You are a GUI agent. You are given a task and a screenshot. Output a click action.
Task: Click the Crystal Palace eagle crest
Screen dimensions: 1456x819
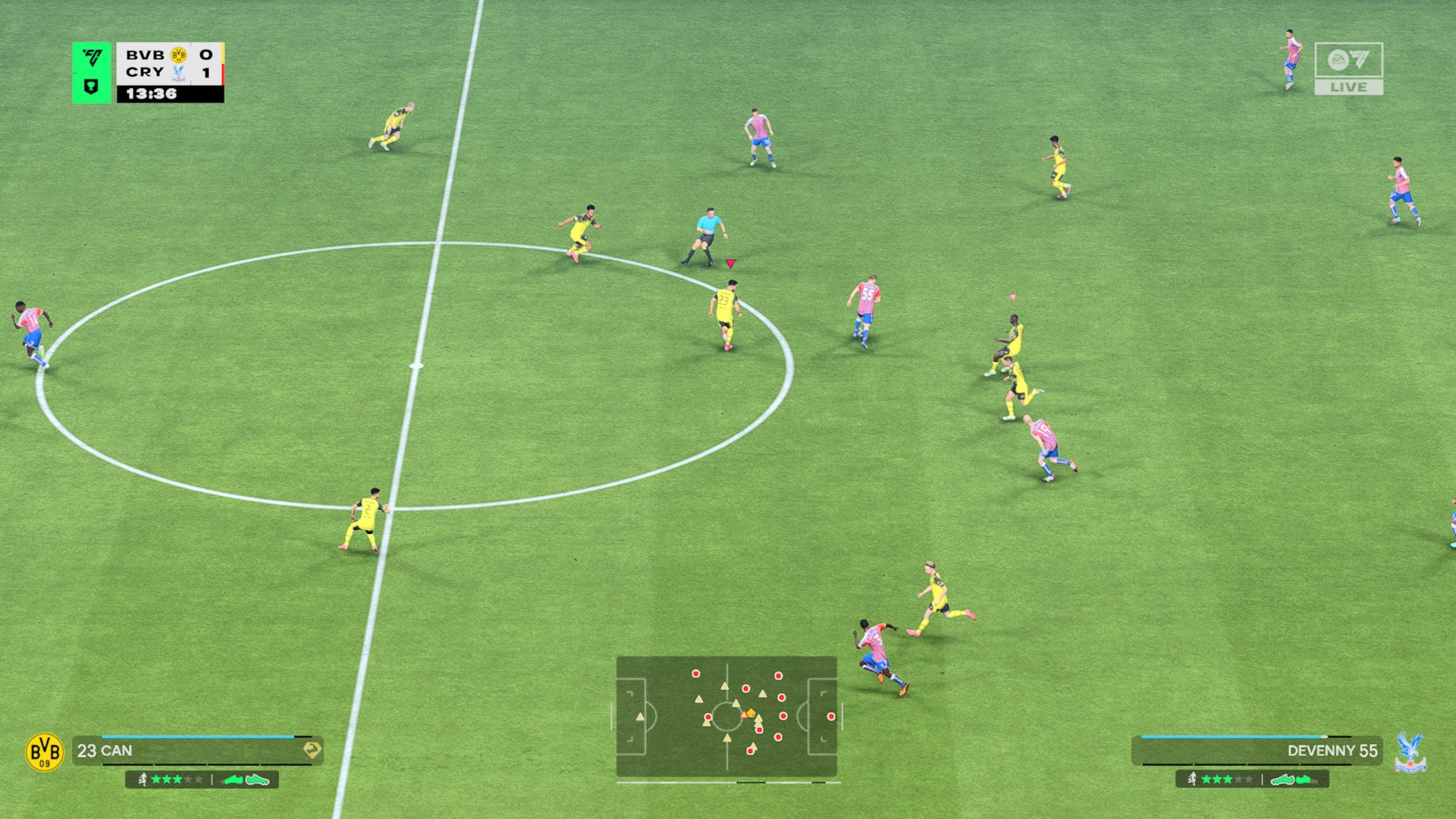click(x=1410, y=752)
